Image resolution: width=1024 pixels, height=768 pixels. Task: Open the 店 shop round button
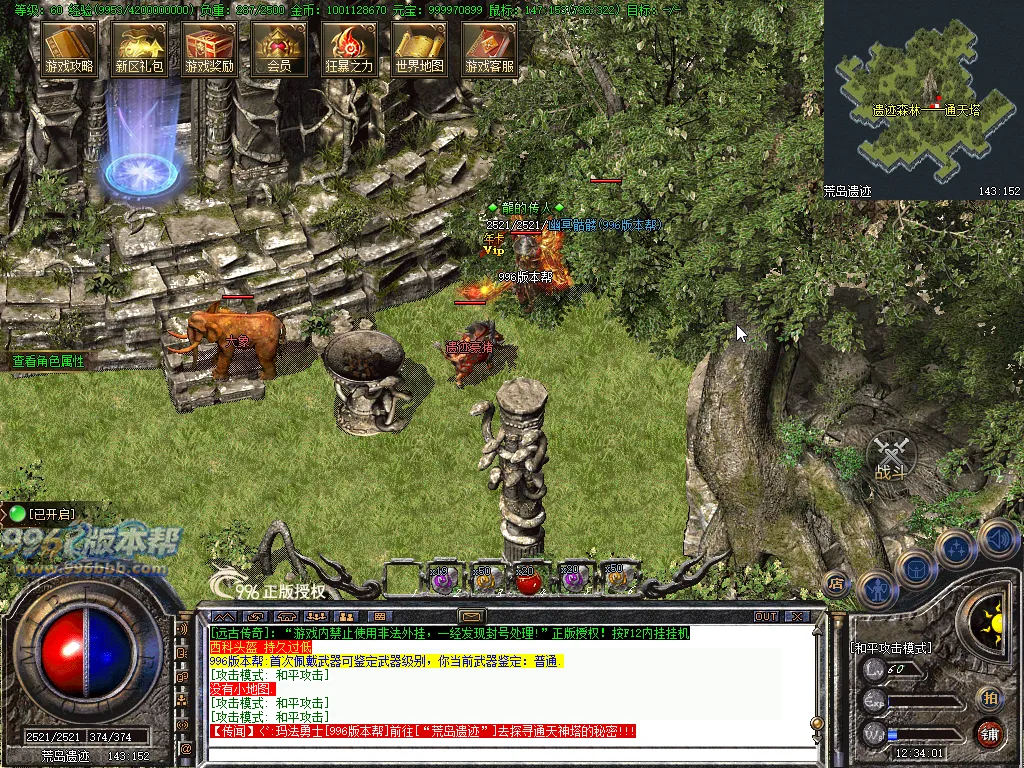pos(836,583)
